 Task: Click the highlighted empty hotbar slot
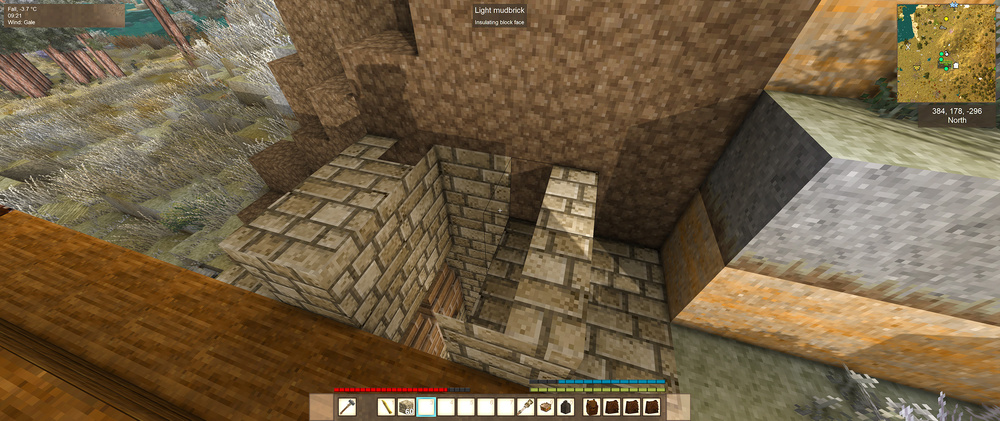(x=425, y=407)
